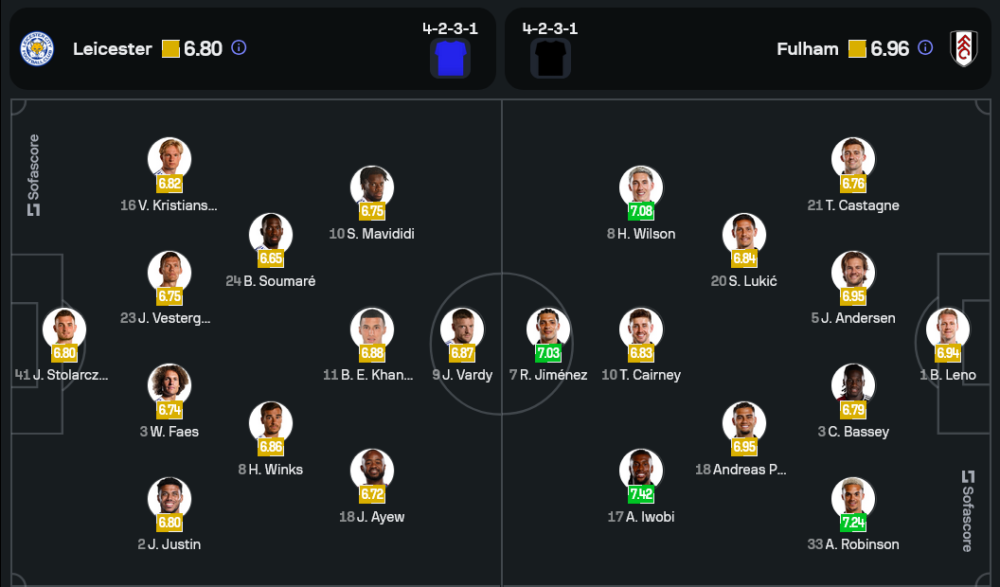This screenshot has width=1000, height=587.
Task: Click W. Faes's player portrait
Action: 169,386
